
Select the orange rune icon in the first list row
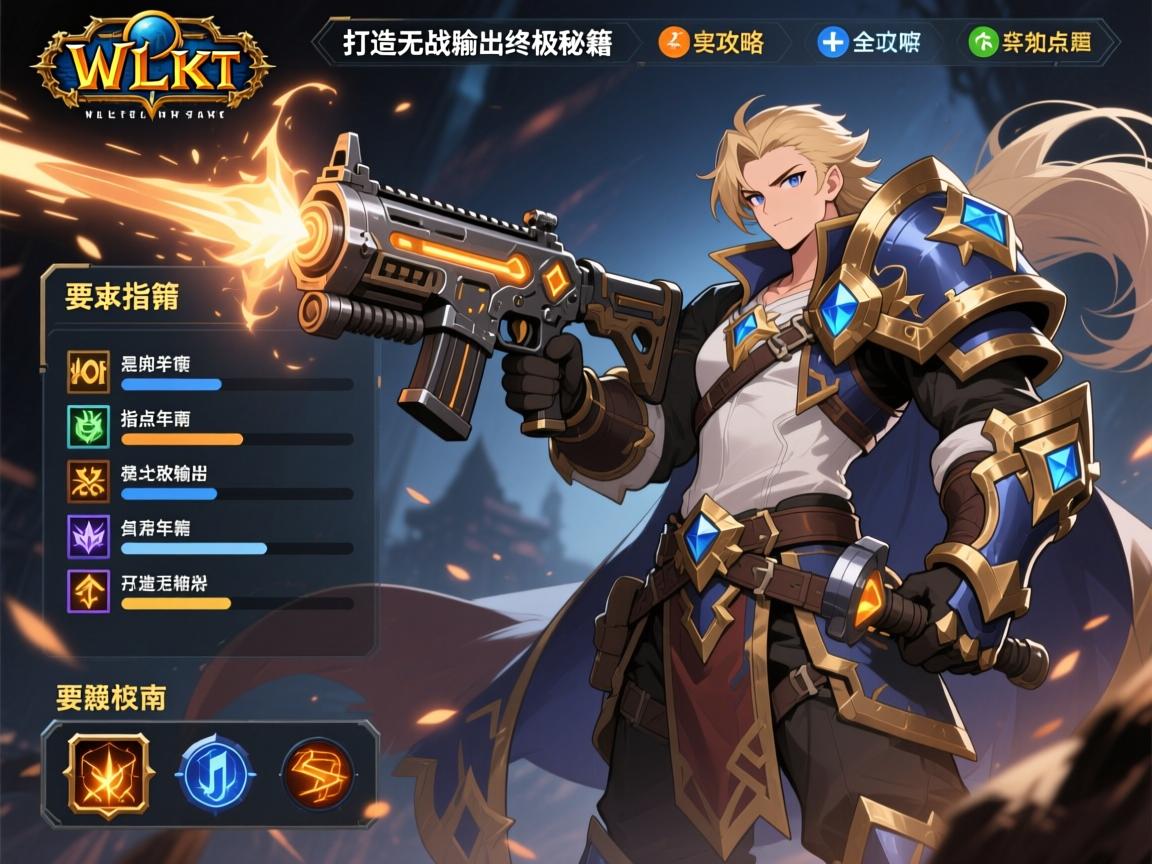tap(88, 371)
